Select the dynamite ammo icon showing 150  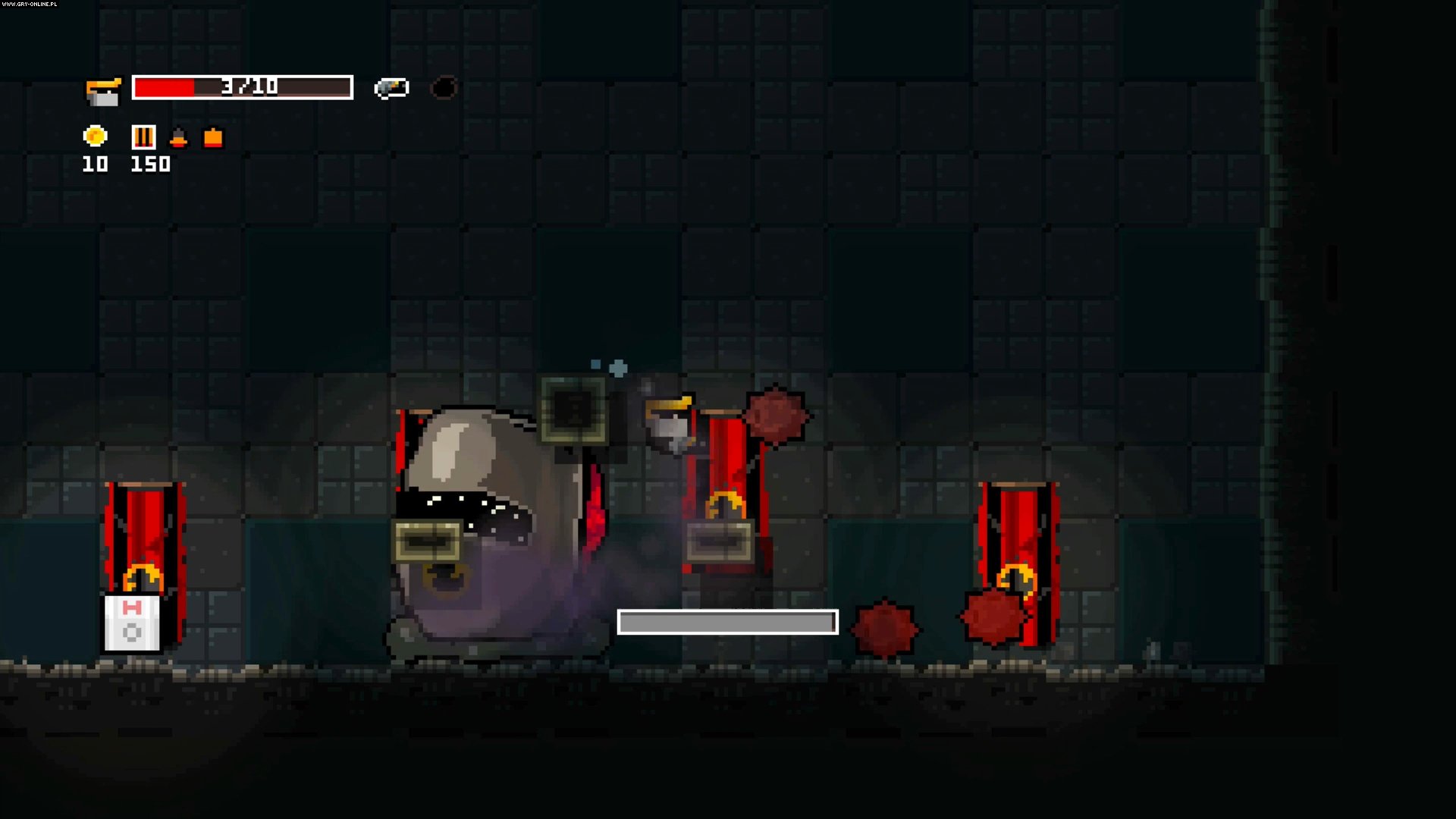pos(143,137)
